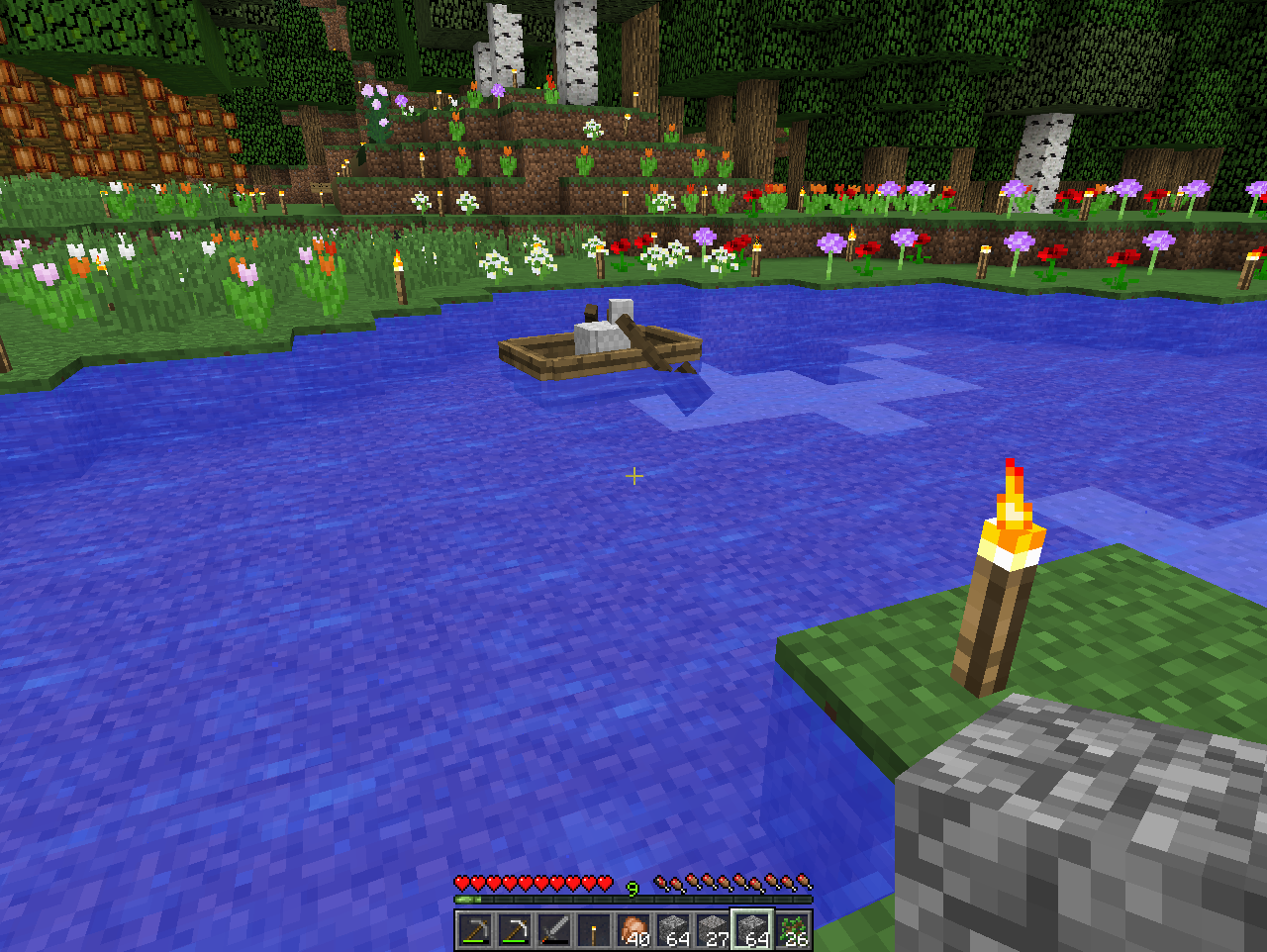Equip the sword from the hotbar
Viewport: 1267px width, 952px height.
pos(554,931)
